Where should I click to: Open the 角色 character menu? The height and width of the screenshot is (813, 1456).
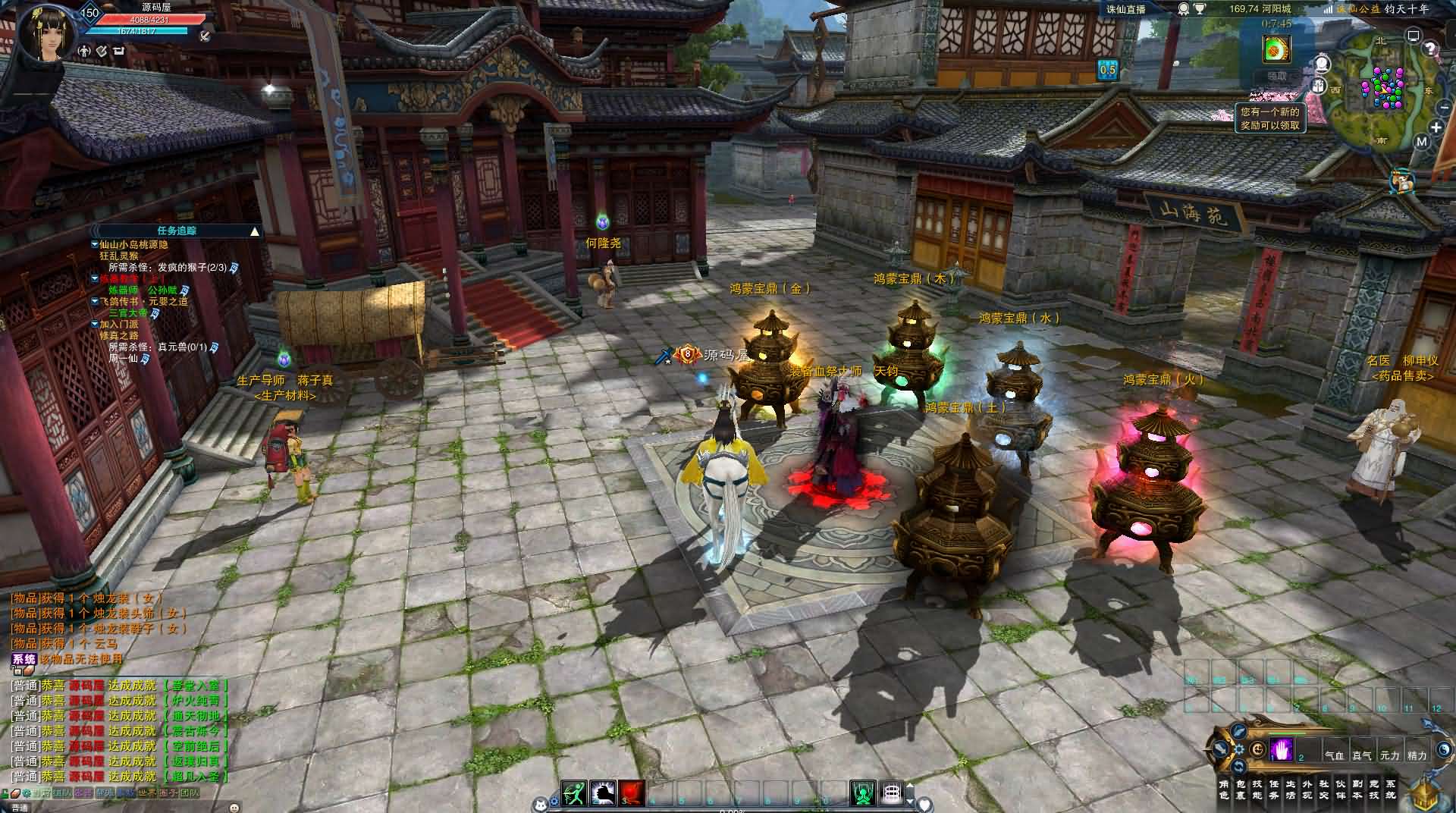point(1223,789)
